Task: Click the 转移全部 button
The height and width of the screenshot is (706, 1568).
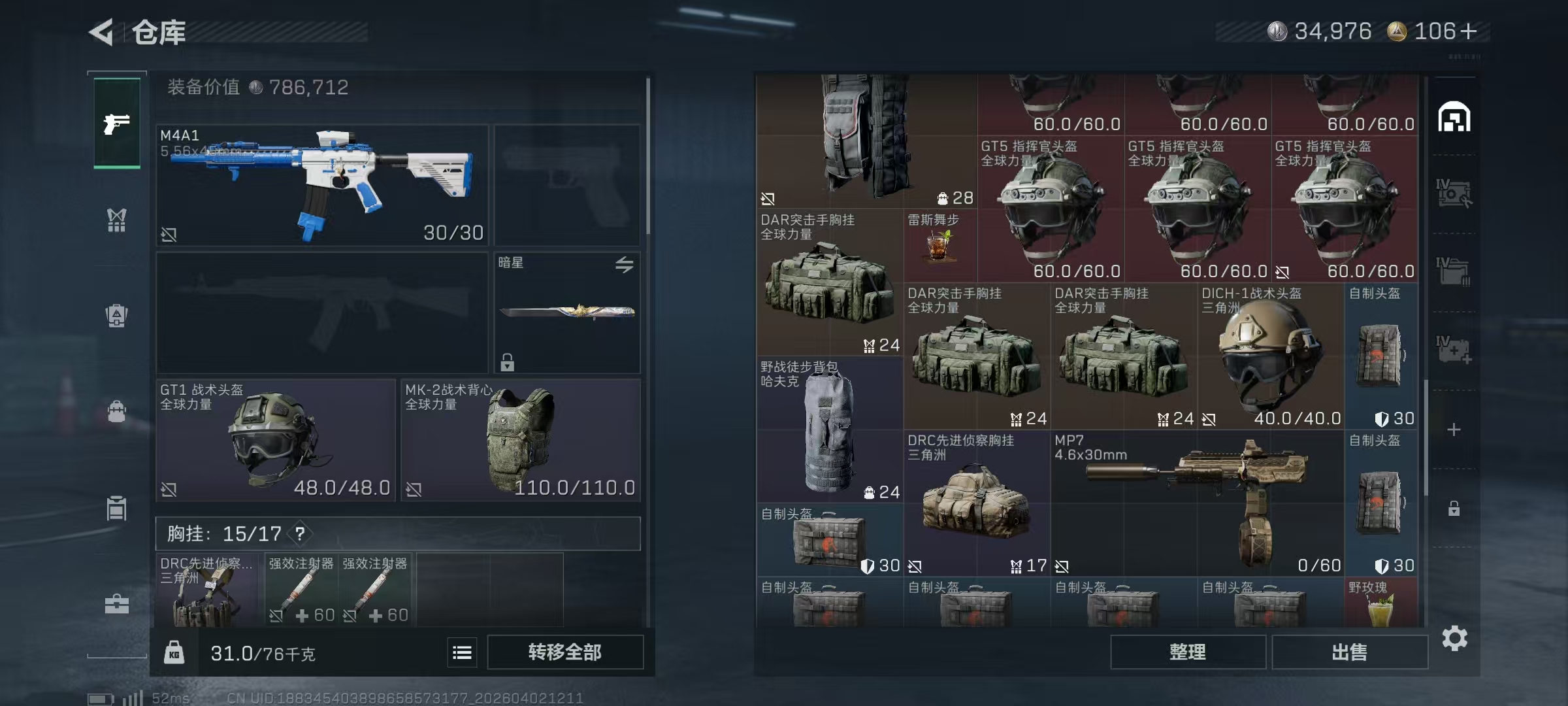Action: (x=564, y=652)
